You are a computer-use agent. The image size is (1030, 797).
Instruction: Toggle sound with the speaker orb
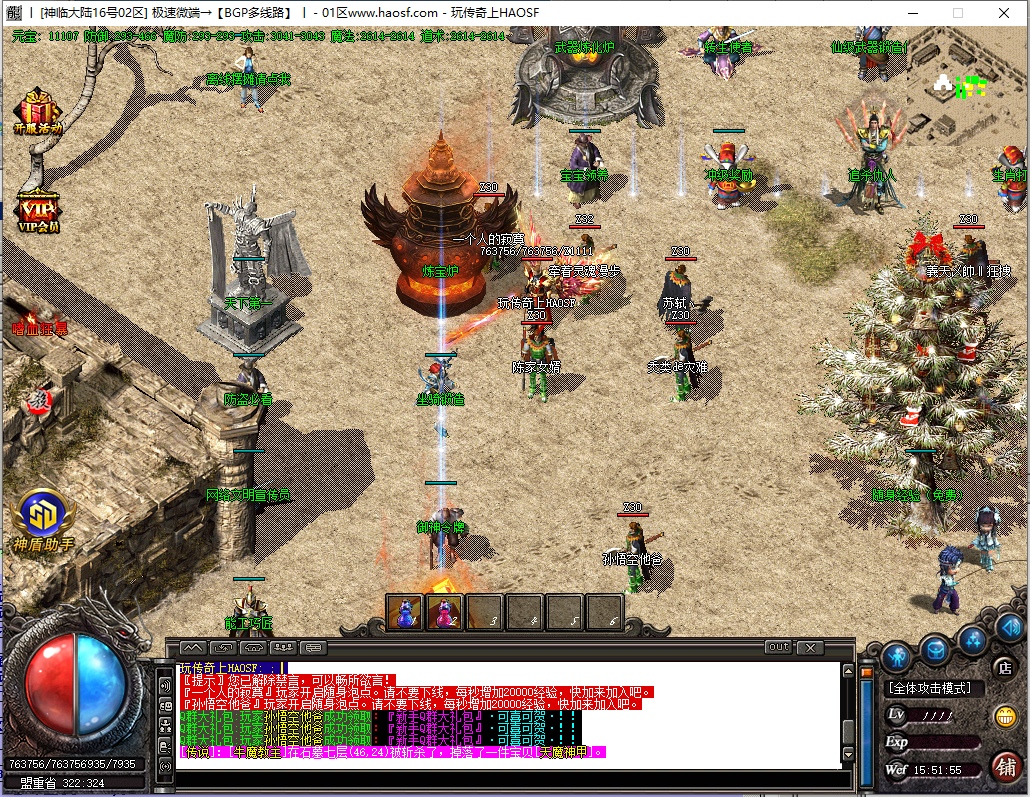(x=1009, y=627)
